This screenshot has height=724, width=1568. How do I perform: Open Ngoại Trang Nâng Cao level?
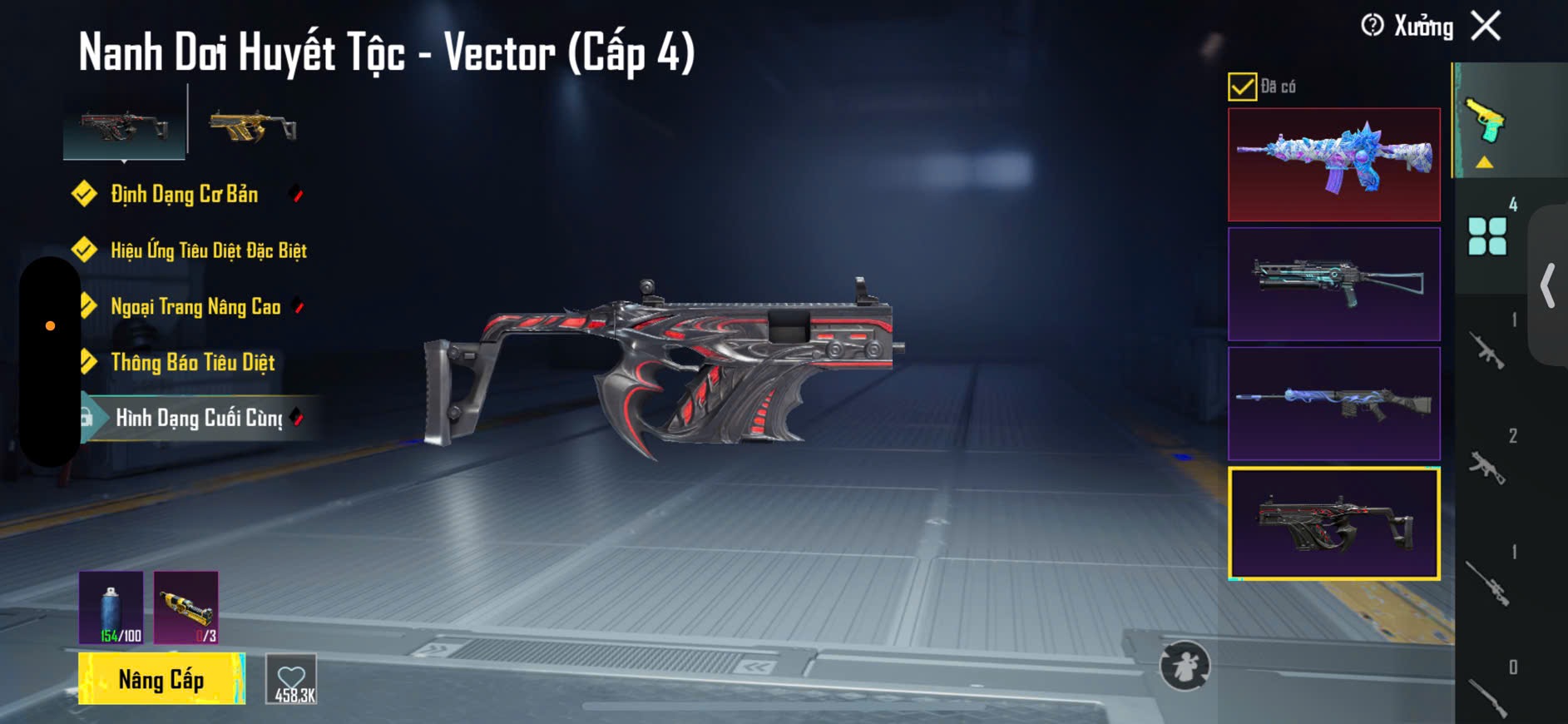(x=195, y=306)
